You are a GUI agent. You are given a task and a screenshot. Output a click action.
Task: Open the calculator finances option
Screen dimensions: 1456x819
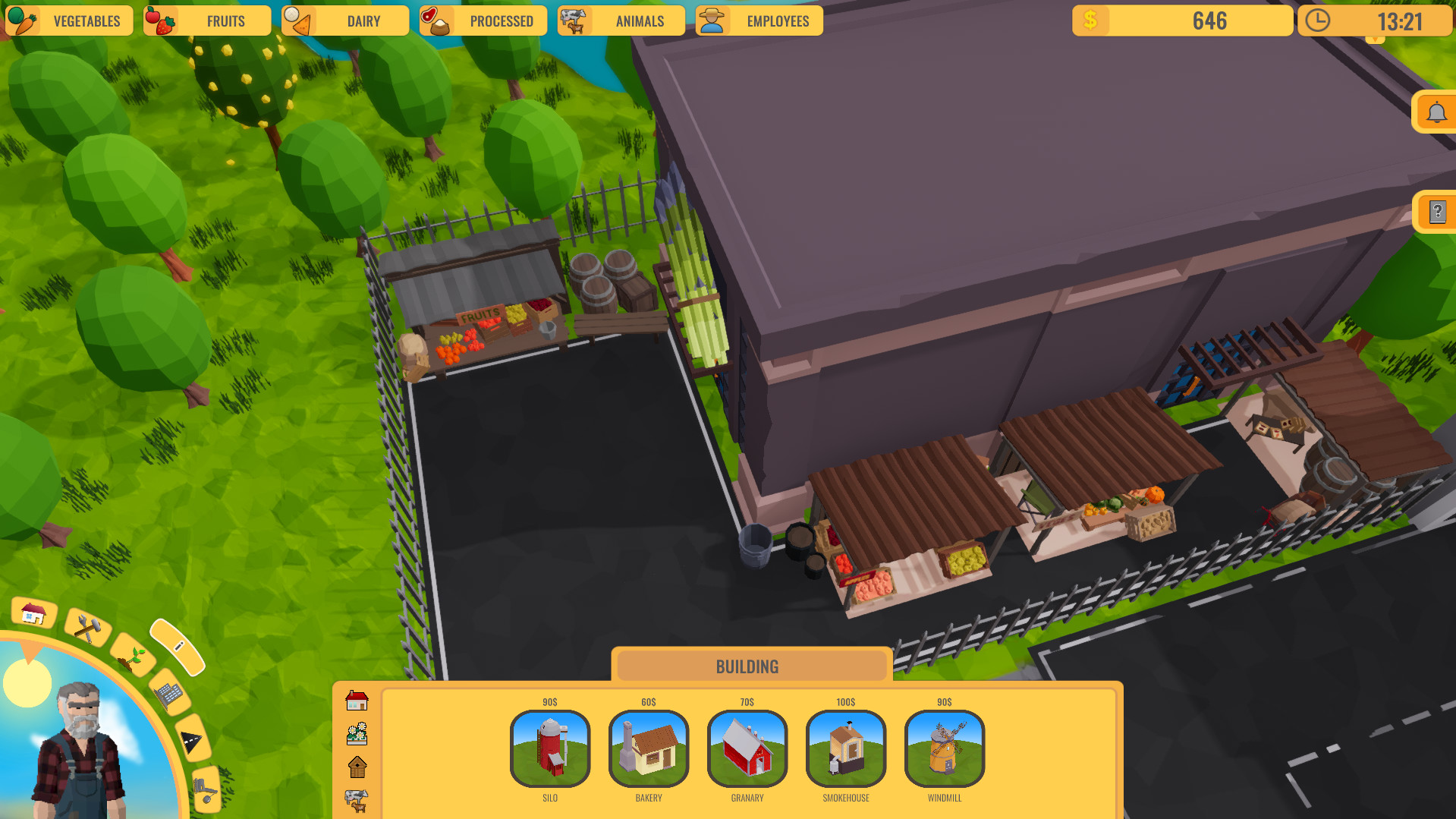[x=168, y=695]
